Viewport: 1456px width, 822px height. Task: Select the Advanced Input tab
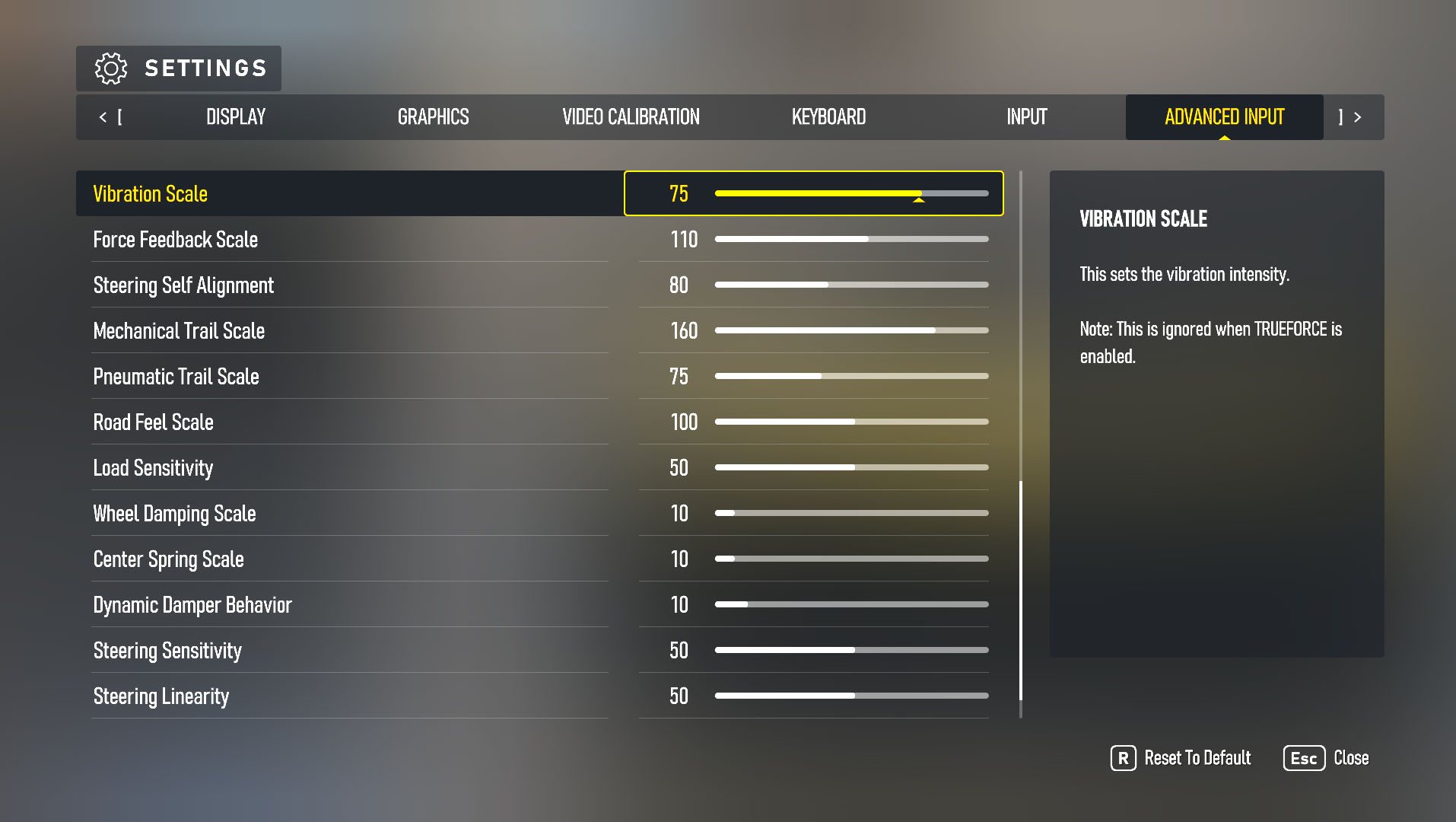(1224, 117)
